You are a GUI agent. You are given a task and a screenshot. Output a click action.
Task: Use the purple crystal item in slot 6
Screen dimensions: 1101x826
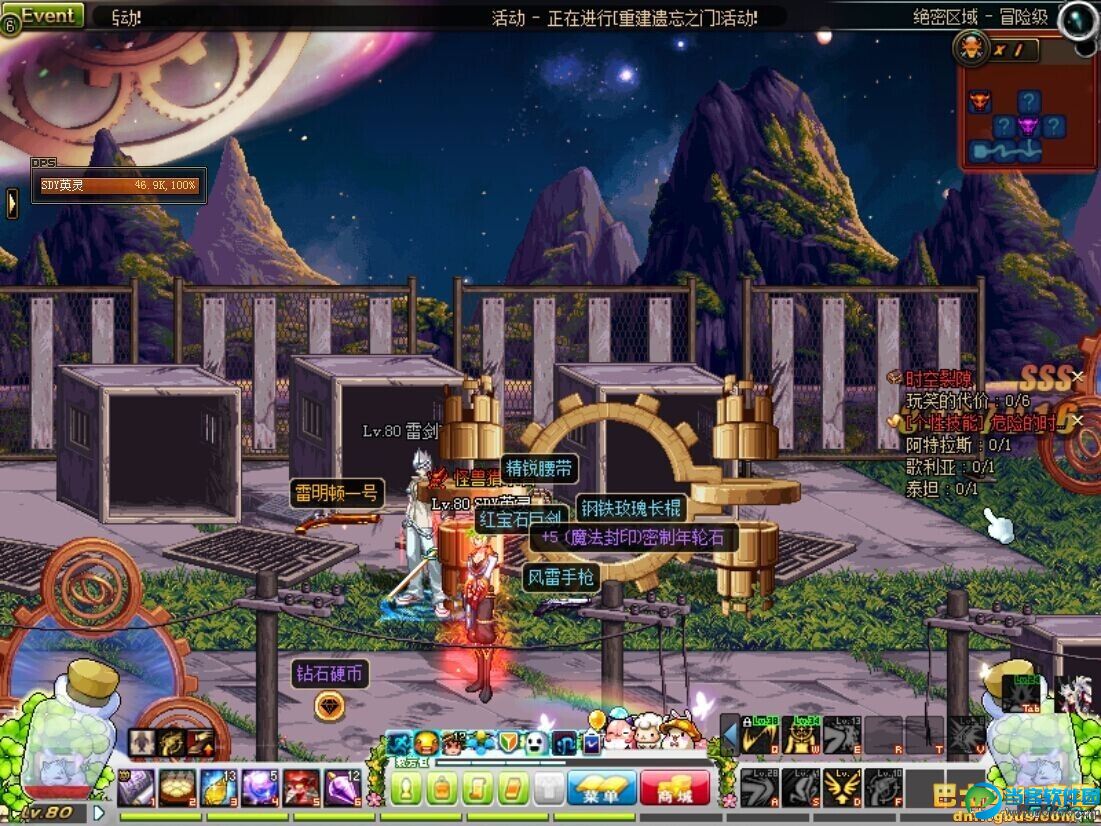pyautogui.click(x=342, y=788)
